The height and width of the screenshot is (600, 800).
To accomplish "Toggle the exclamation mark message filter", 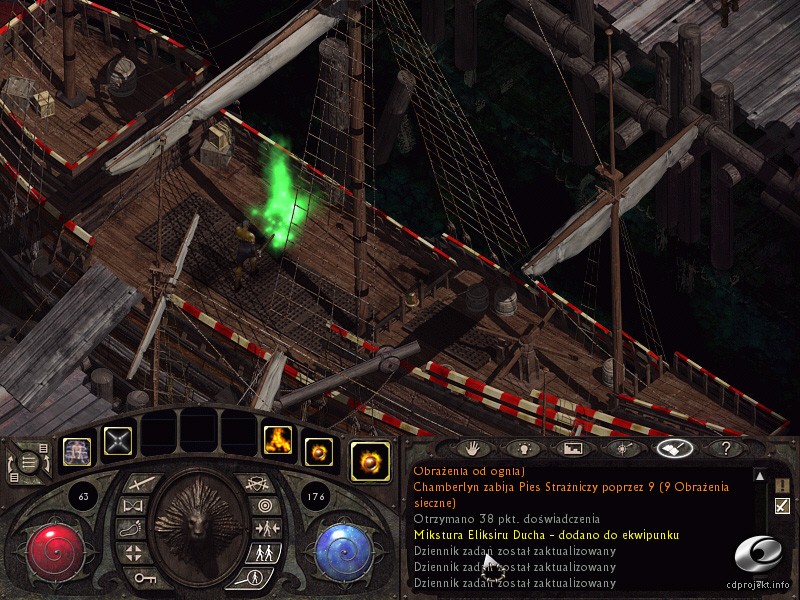I will point(782,485).
